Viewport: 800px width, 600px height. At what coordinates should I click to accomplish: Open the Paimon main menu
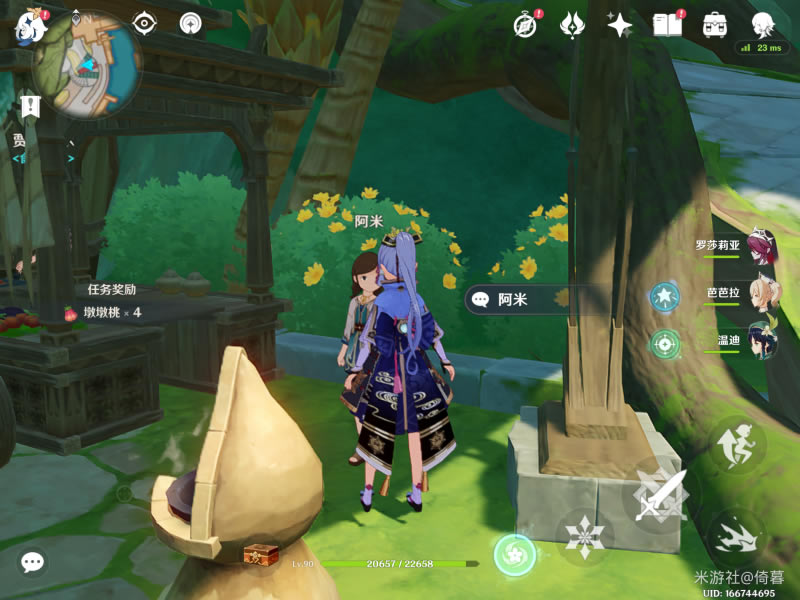click(x=31, y=27)
